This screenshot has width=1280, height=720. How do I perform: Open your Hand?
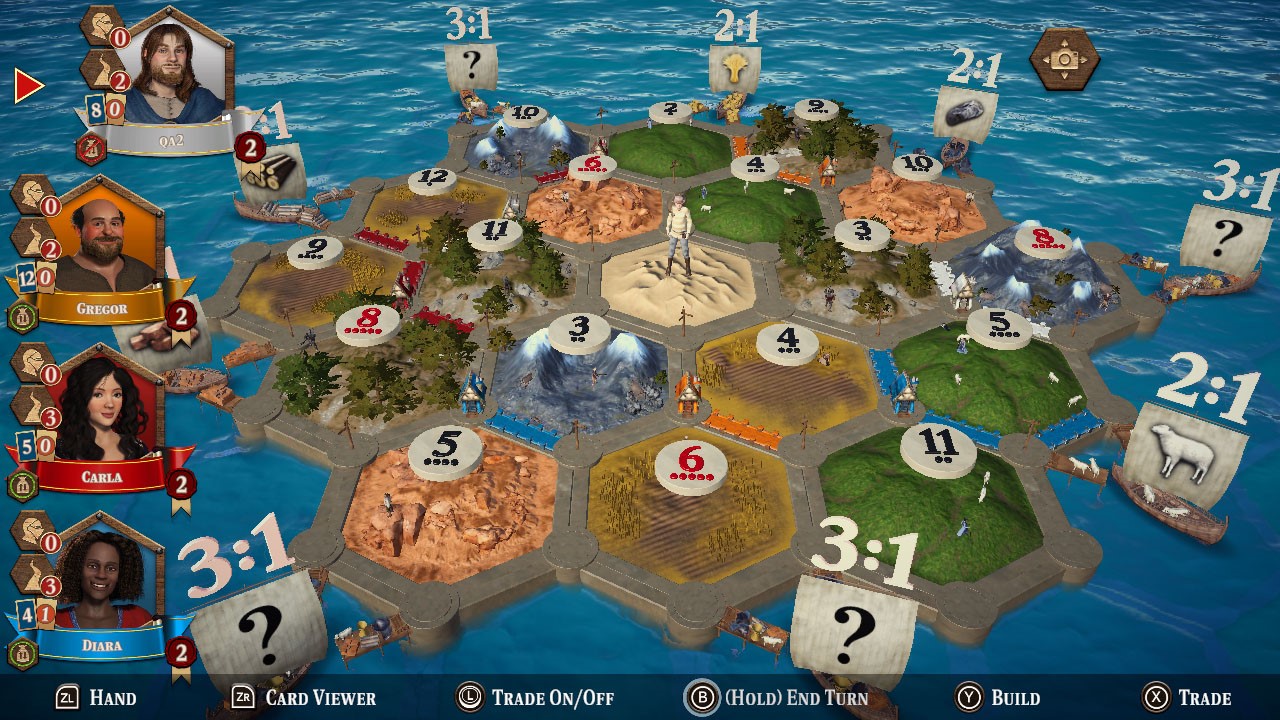pos(100,698)
